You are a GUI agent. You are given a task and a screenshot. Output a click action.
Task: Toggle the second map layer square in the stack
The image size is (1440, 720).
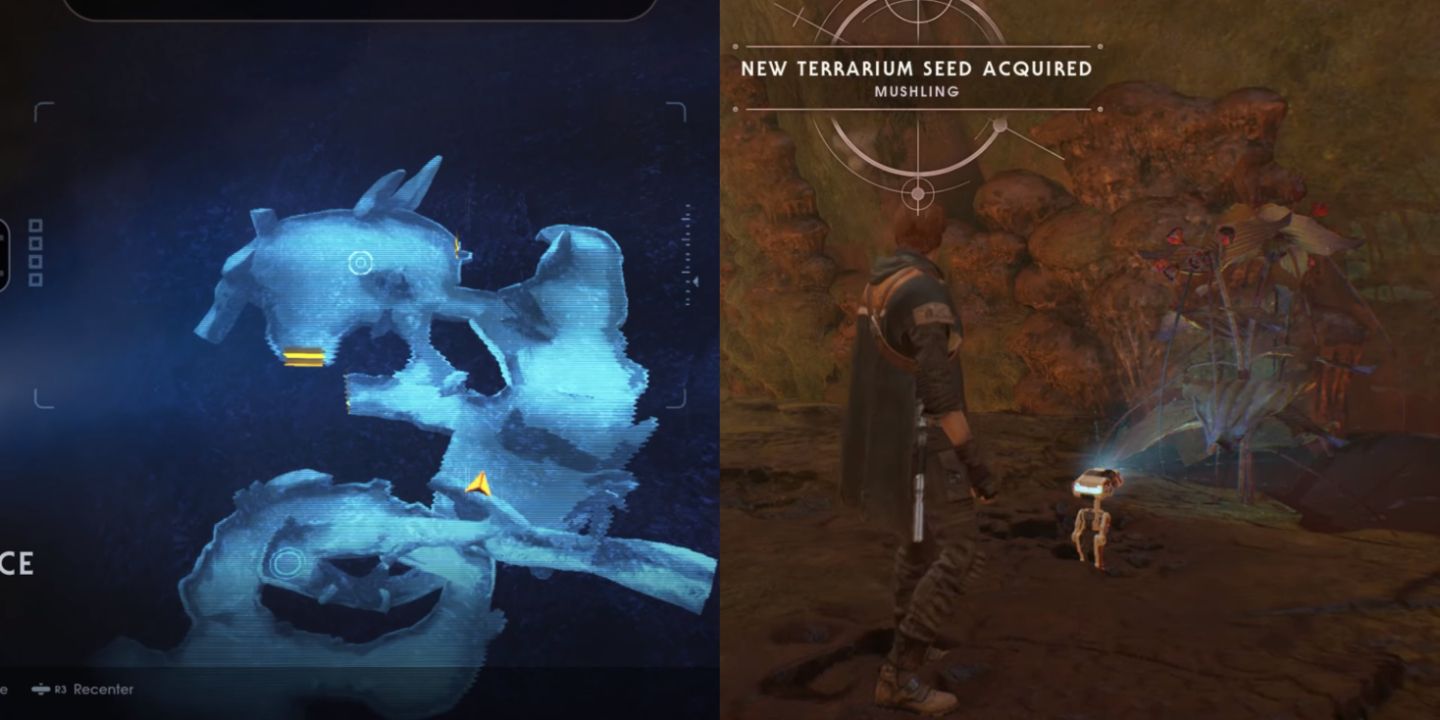[x=36, y=243]
